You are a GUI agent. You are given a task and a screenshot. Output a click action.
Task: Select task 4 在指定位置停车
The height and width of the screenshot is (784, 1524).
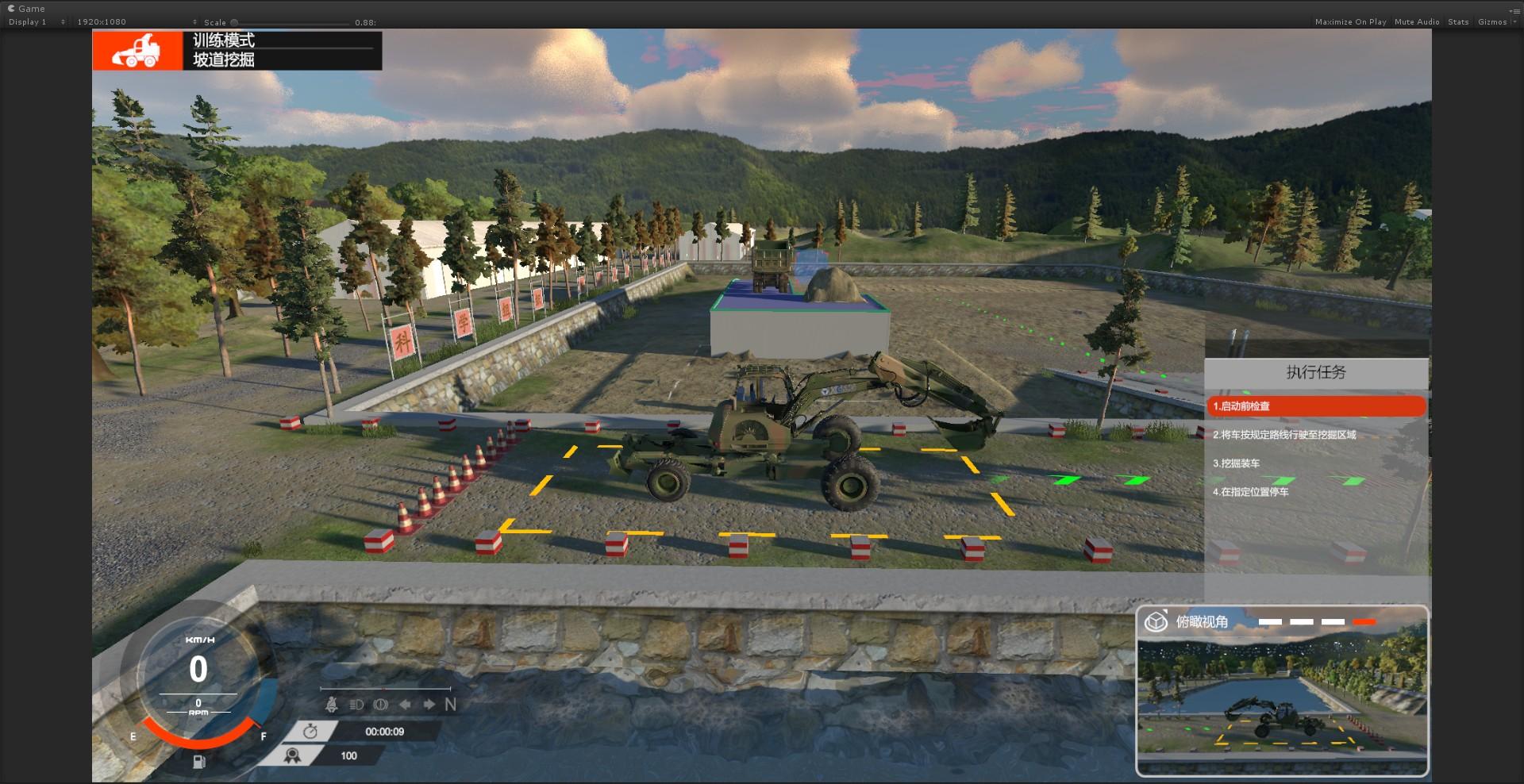click(1251, 492)
